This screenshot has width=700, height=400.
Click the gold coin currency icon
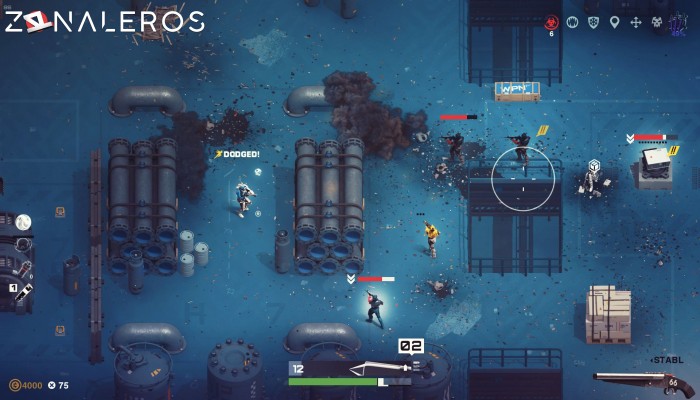(x=14, y=385)
